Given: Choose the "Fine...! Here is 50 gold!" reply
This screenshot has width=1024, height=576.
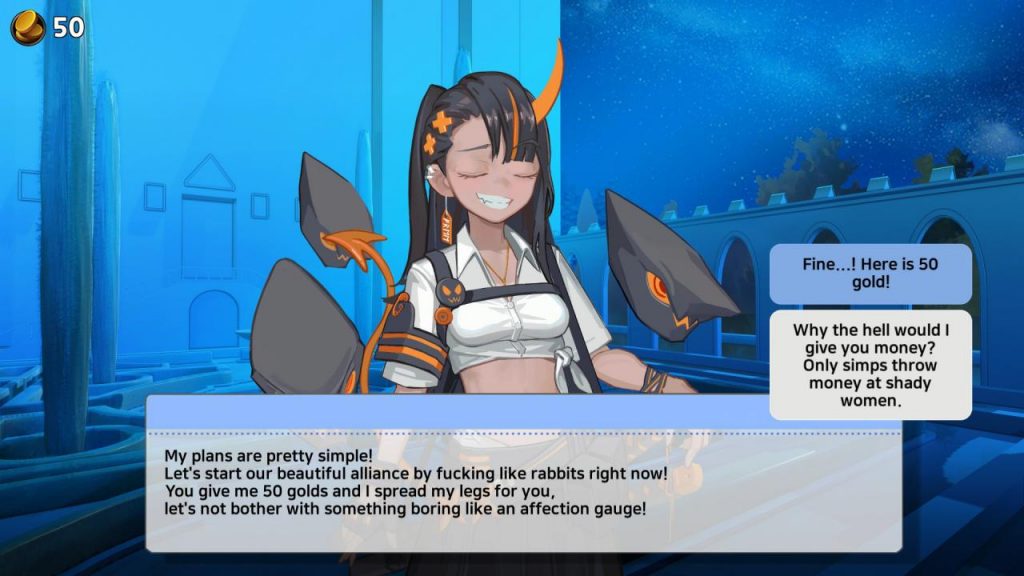Looking at the screenshot, I should tap(870, 274).
